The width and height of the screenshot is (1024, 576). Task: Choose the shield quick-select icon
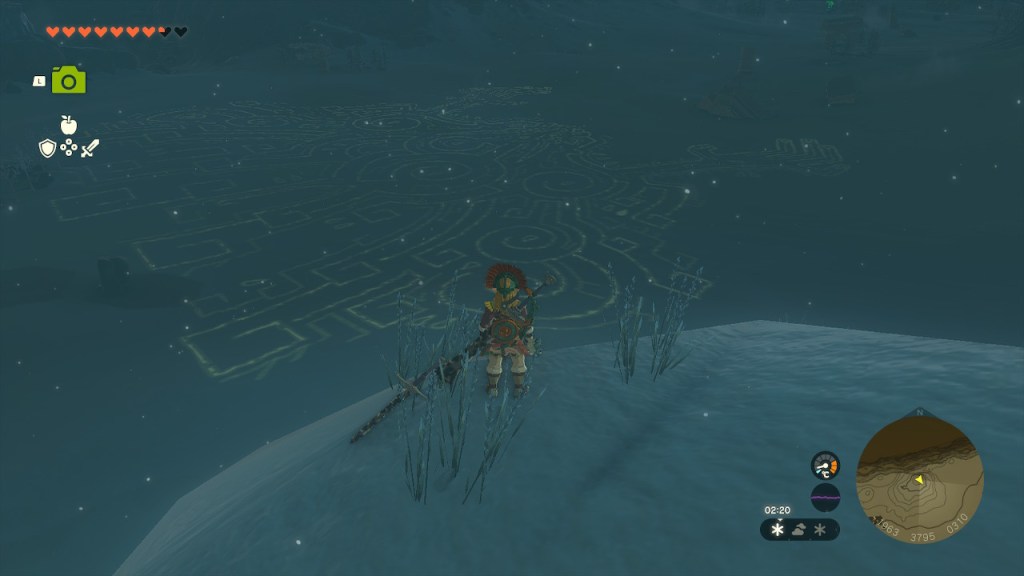pos(47,148)
